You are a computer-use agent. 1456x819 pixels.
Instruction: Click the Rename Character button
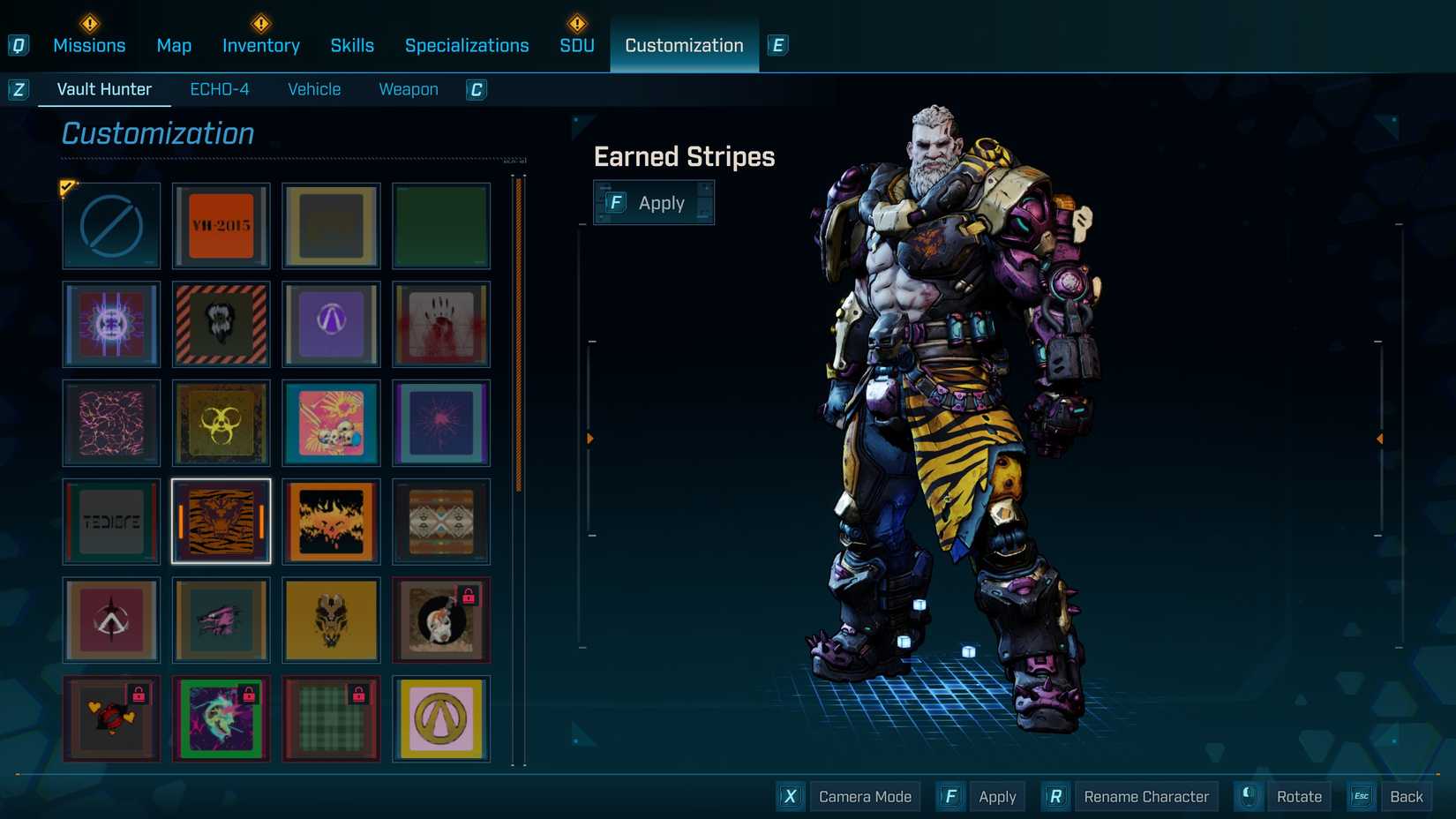(1145, 796)
